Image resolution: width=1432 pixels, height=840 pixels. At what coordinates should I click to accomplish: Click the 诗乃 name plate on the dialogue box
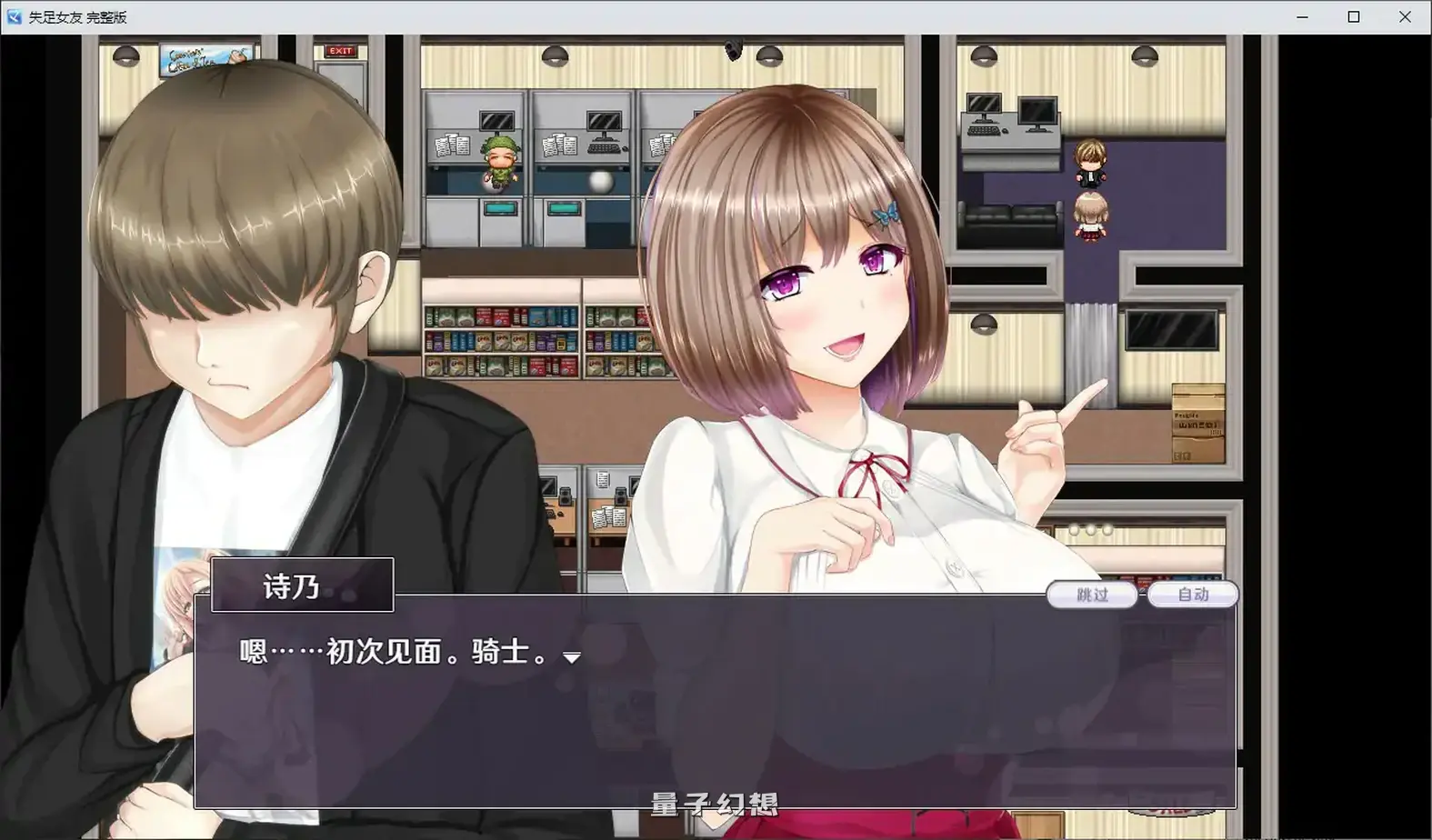[301, 585]
